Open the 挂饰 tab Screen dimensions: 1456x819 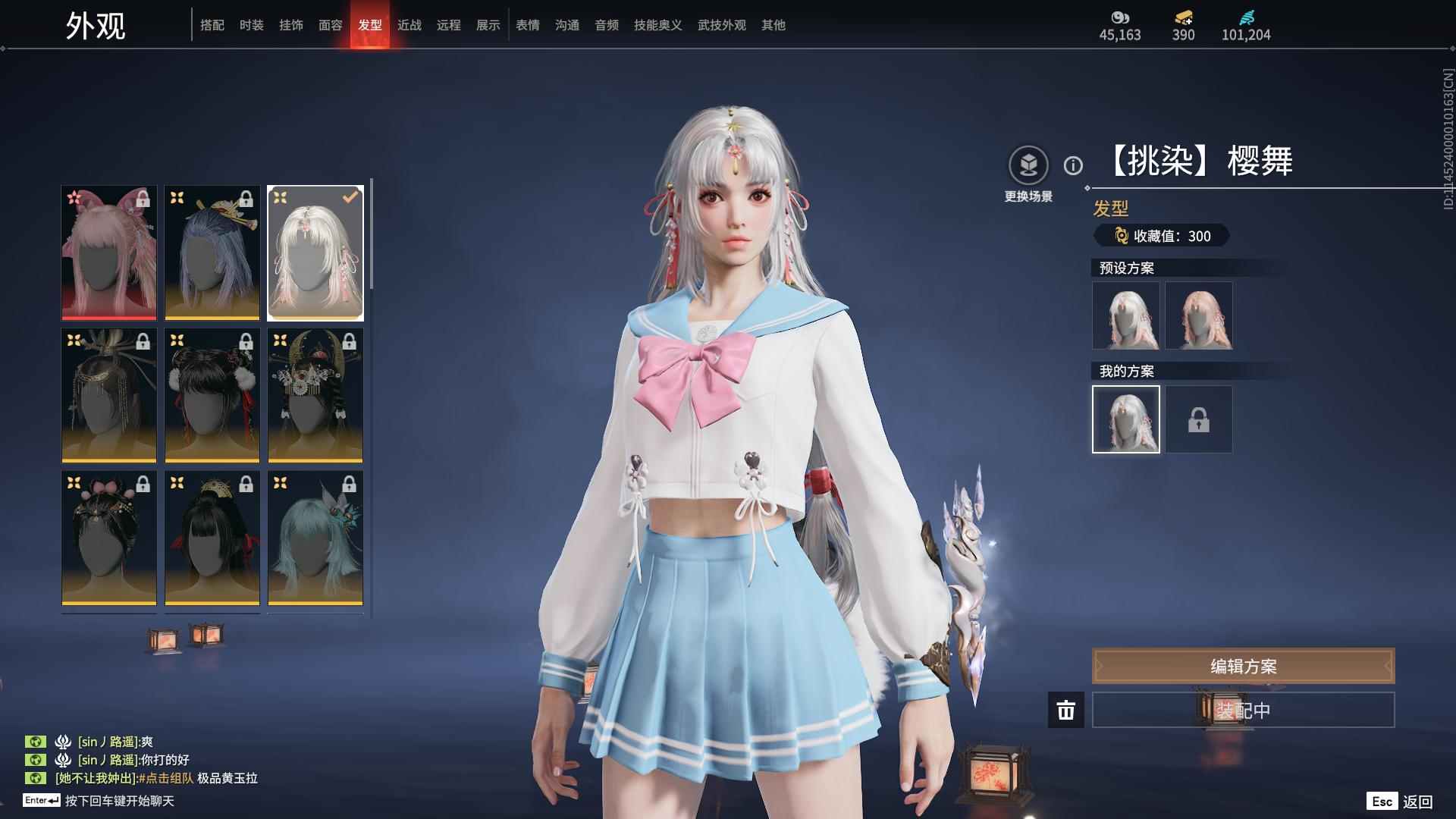tap(290, 25)
